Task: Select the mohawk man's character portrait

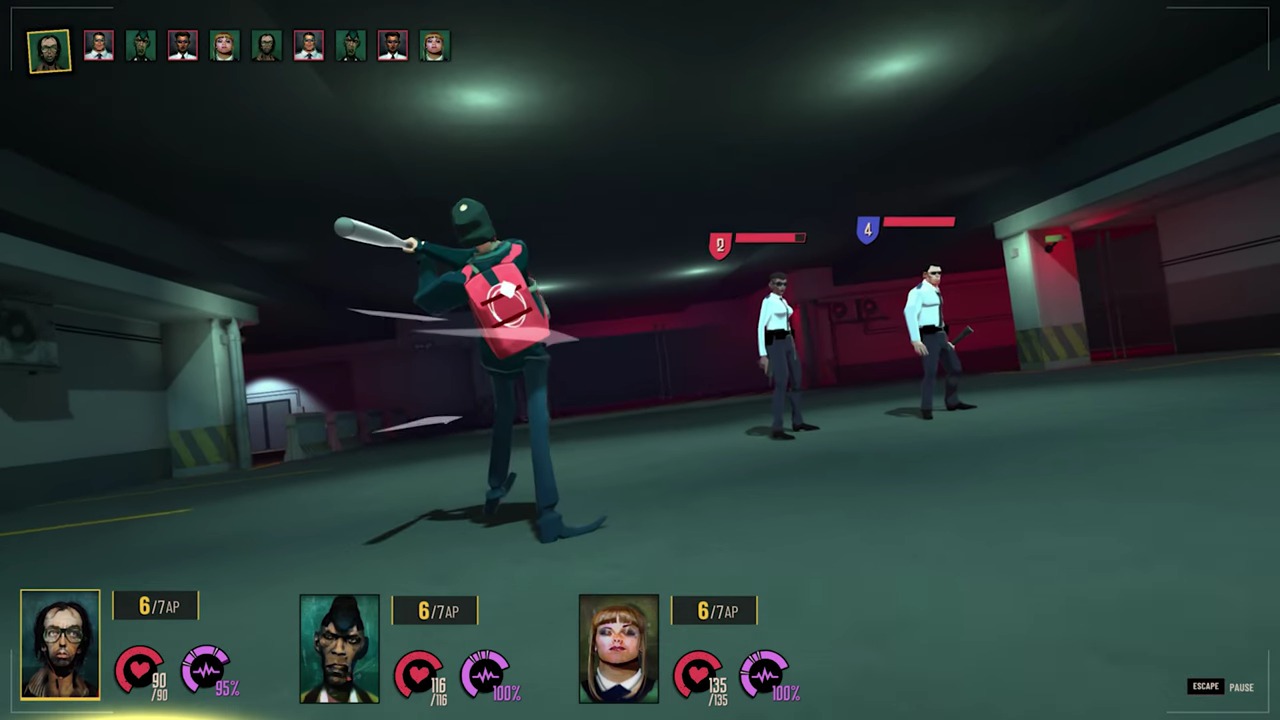Action: point(339,649)
